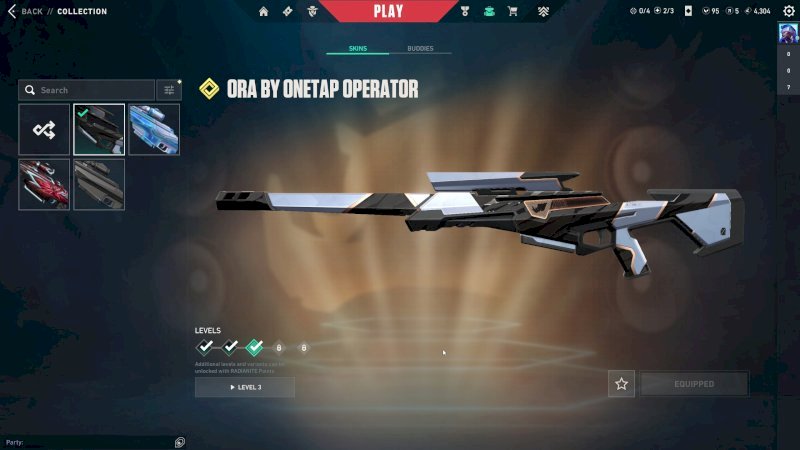Select the Skins tab
This screenshot has width=800, height=450.
point(358,48)
